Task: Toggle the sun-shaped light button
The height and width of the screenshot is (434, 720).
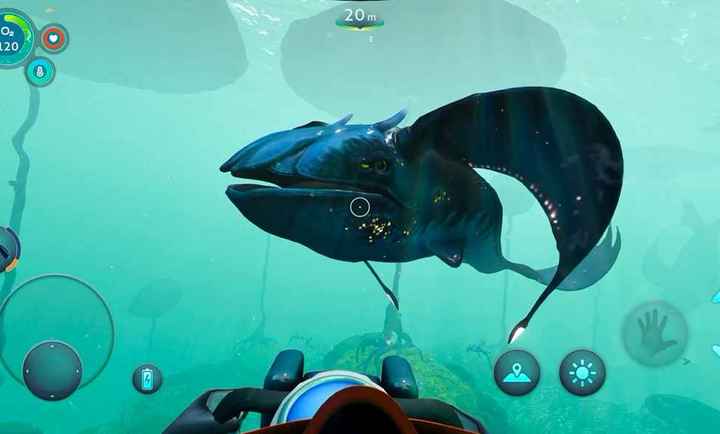Action: pyautogui.click(x=582, y=372)
